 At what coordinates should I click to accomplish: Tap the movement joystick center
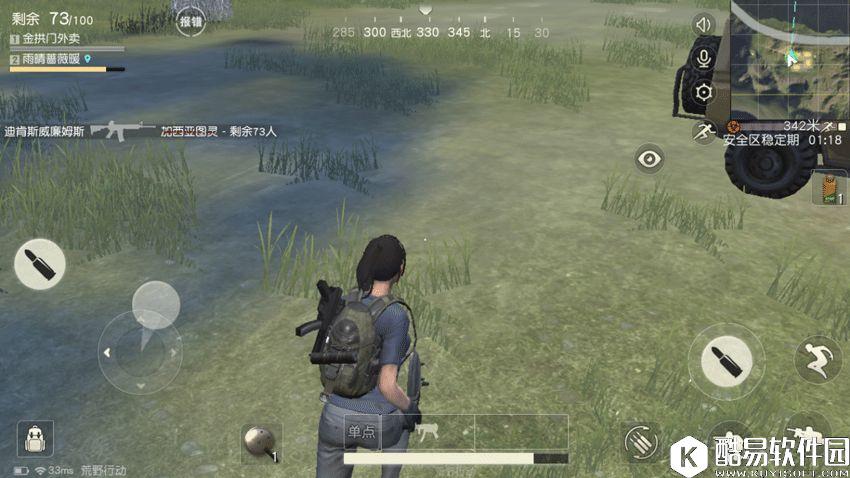click(x=140, y=352)
